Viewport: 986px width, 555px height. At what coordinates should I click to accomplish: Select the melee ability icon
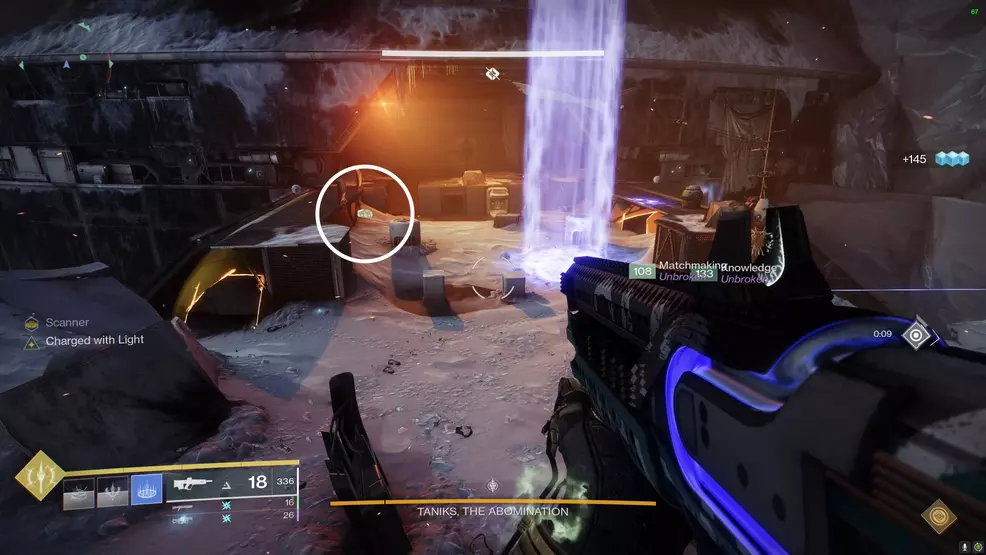click(x=112, y=490)
